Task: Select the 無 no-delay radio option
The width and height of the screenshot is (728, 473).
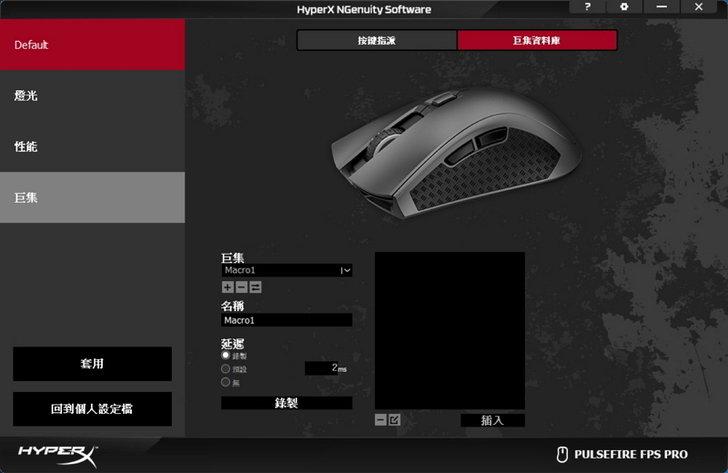Action: tap(226, 381)
